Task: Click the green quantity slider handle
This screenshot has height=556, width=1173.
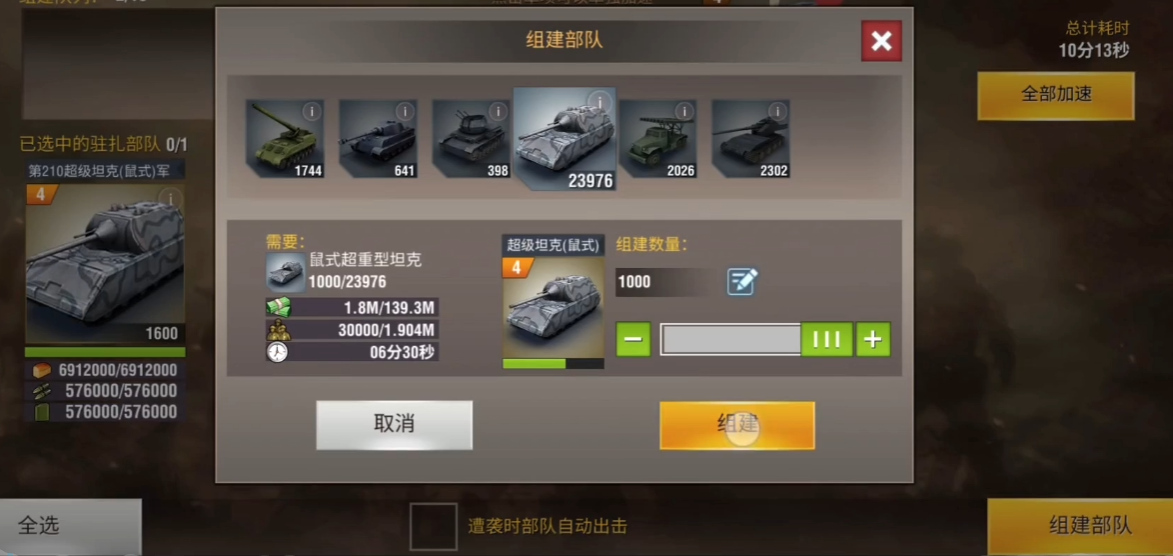Action: tap(826, 339)
